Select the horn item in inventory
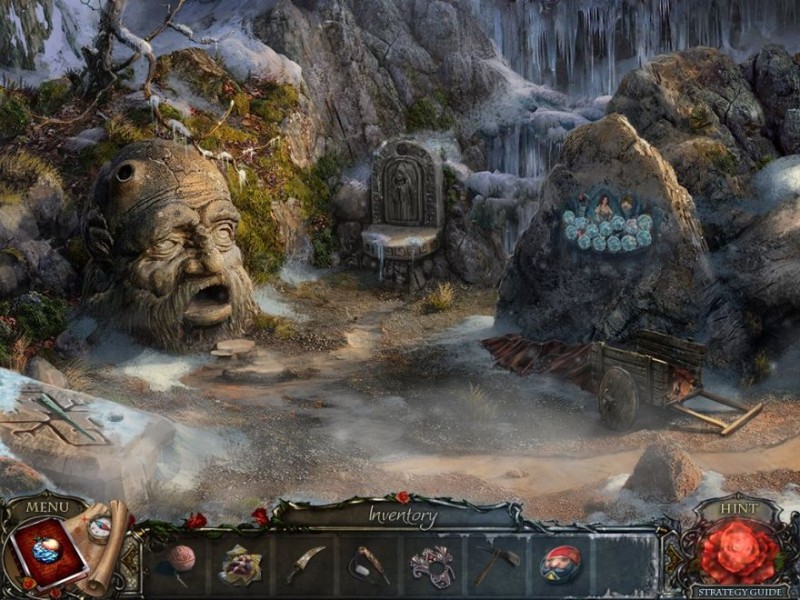Screen dimensions: 800x600 click(x=368, y=565)
